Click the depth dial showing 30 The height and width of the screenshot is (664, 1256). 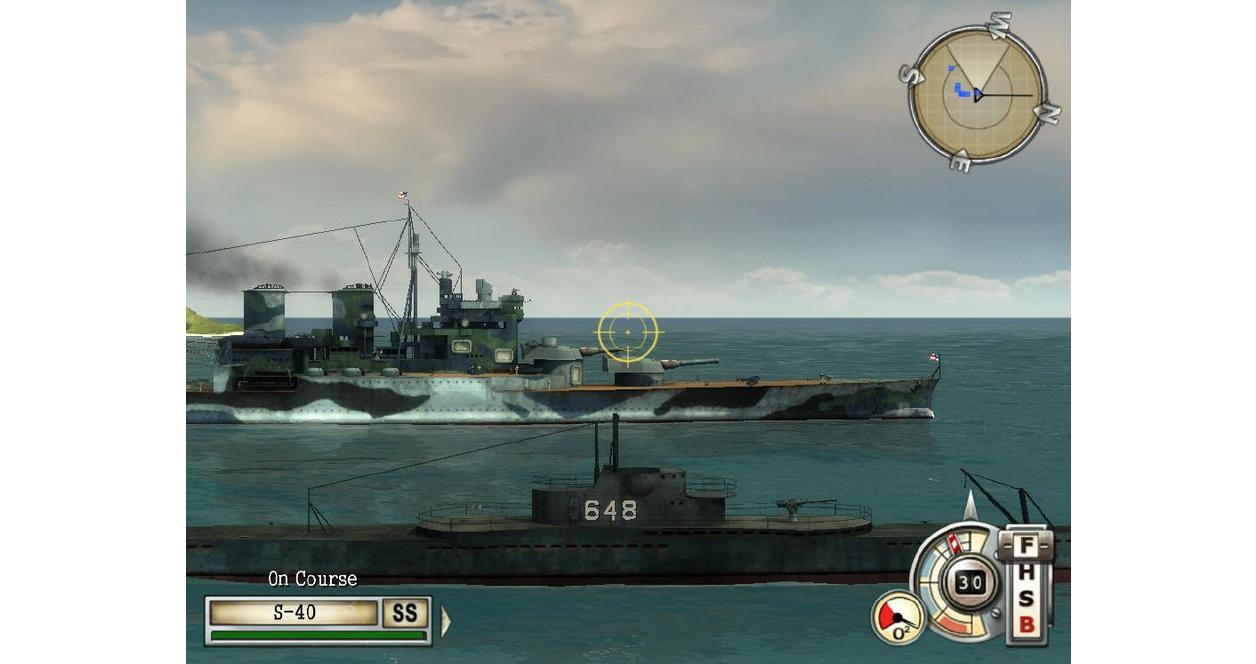(969, 582)
